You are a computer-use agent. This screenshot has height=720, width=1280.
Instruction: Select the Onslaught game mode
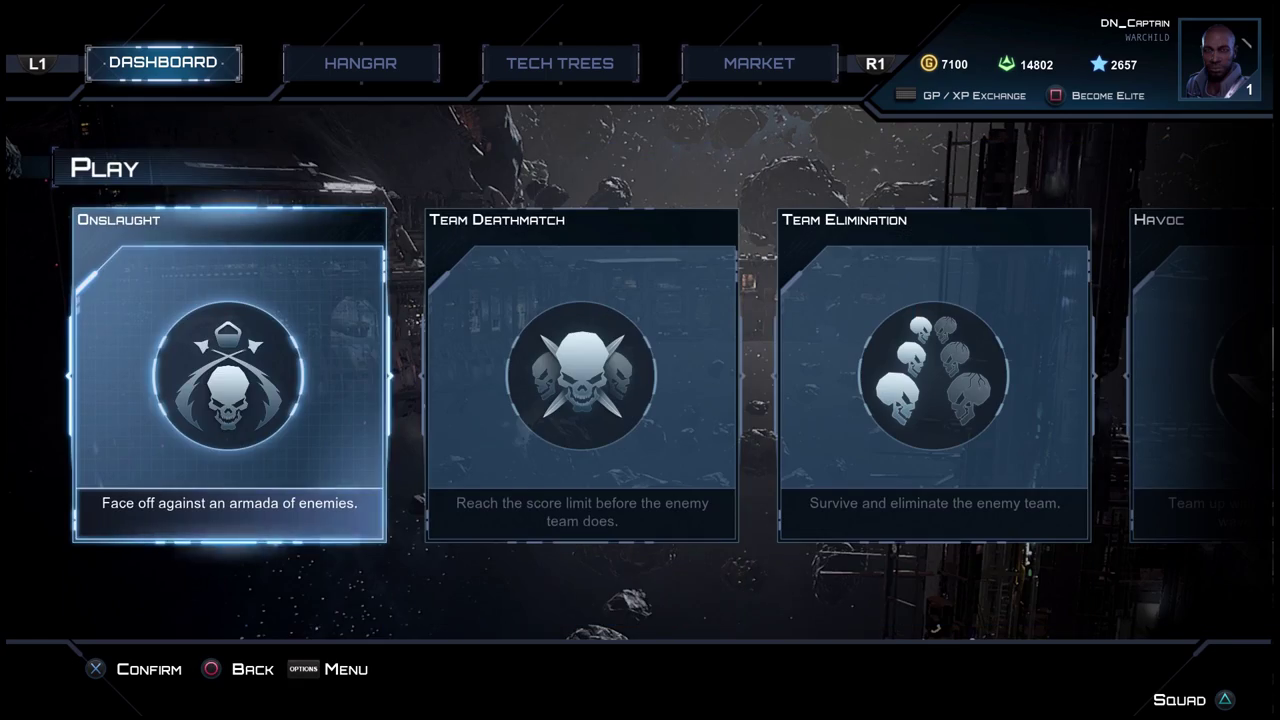(229, 375)
